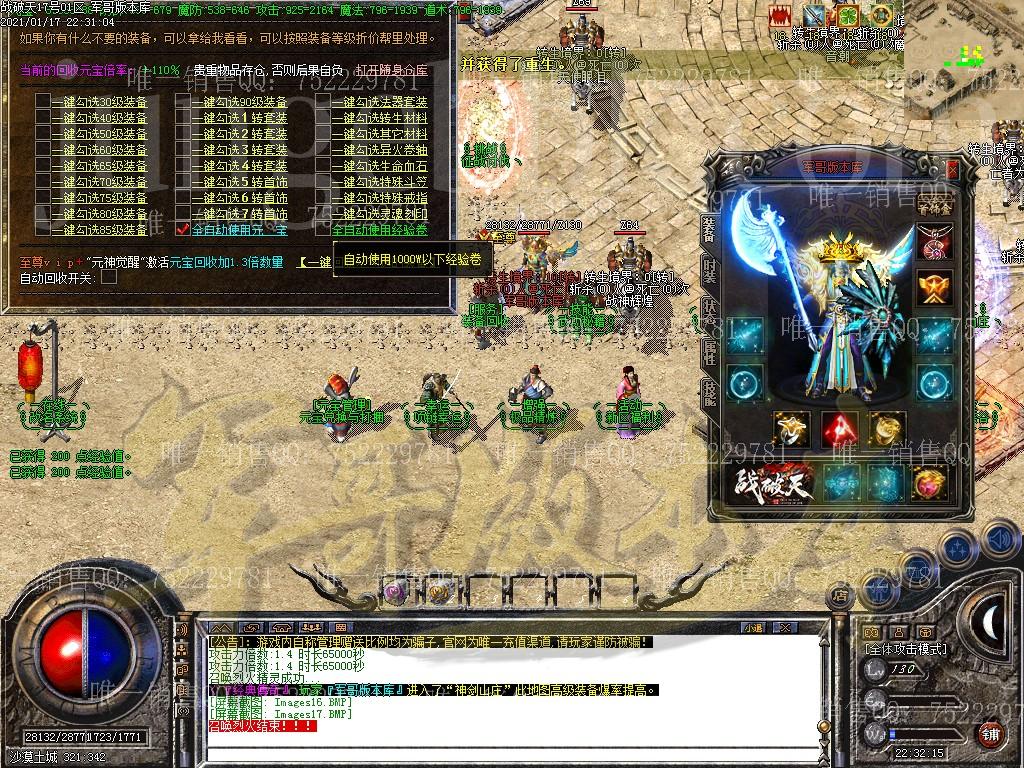The width and height of the screenshot is (1024, 768).
Task: Tick the 一键勾选90级装备 checkbox
Action: coord(182,102)
